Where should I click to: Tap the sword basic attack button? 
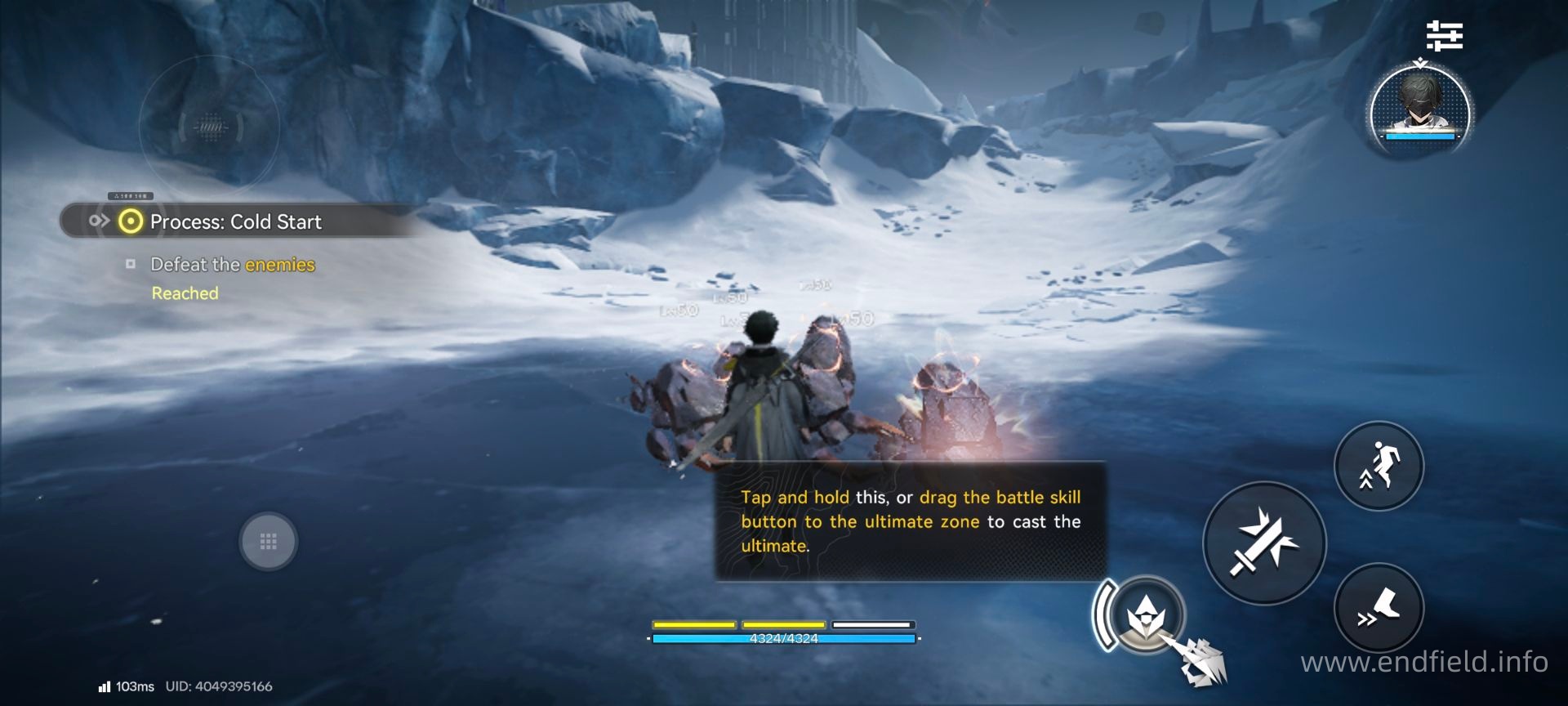pos(1264,543)
